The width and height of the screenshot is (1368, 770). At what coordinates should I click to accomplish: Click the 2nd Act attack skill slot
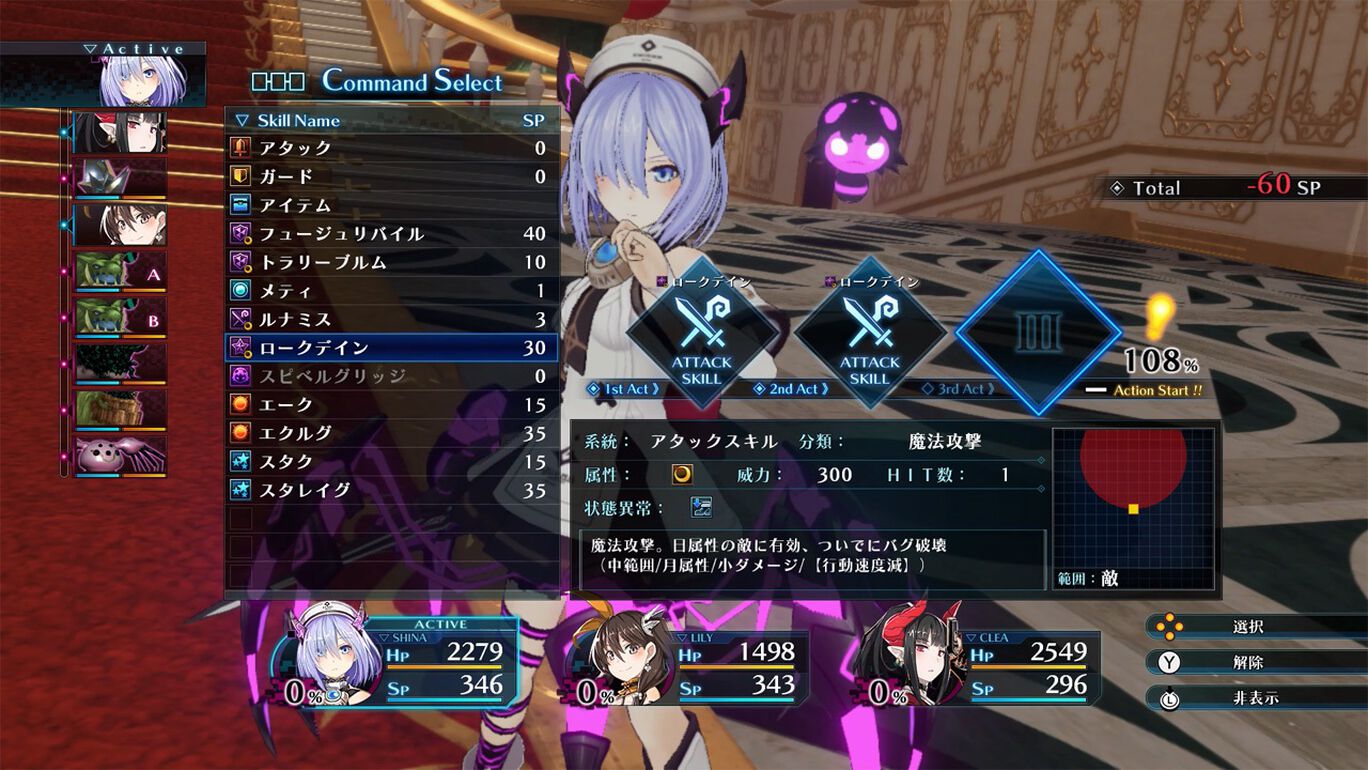click(869, 332)
